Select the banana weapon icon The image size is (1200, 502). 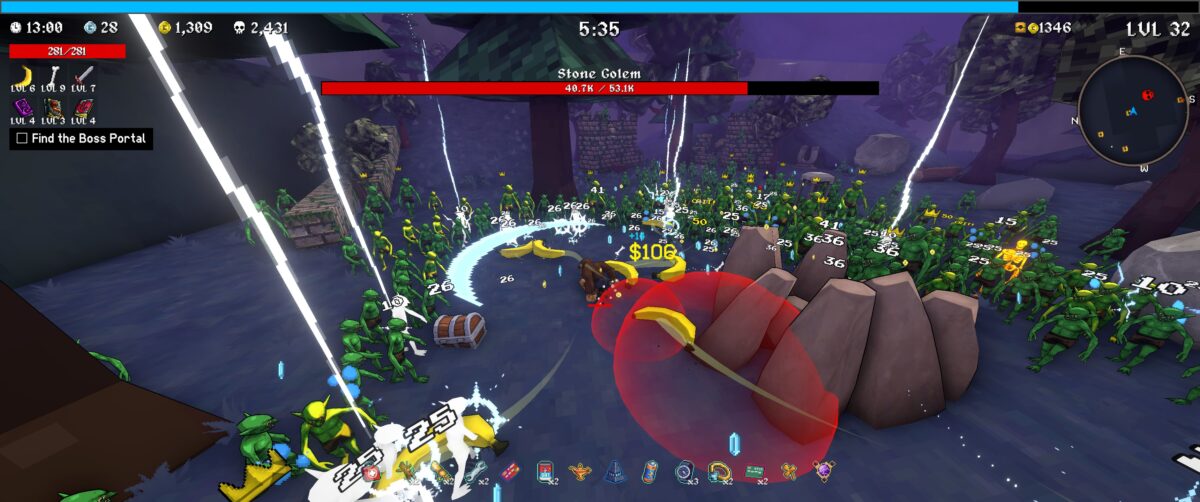pos(24,77)
